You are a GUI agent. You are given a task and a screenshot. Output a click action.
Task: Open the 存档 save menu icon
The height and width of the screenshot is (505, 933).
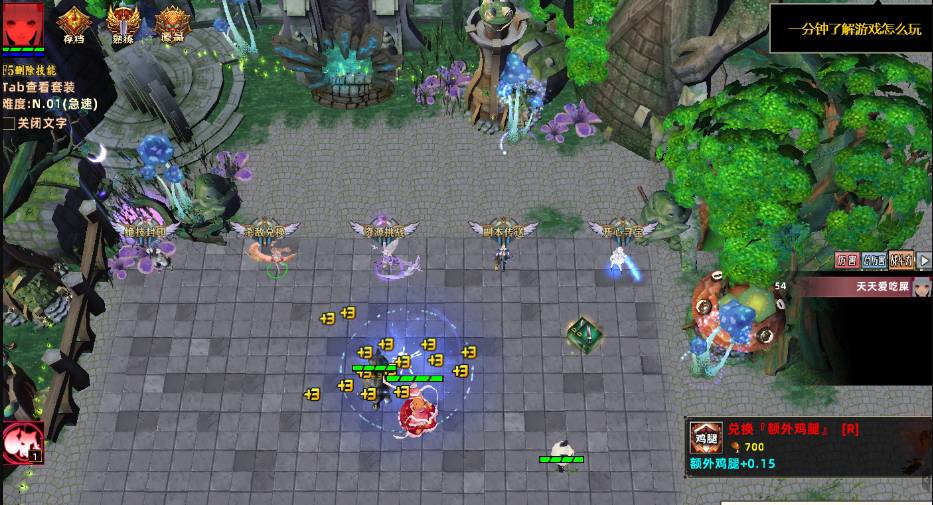pos(74,22)
